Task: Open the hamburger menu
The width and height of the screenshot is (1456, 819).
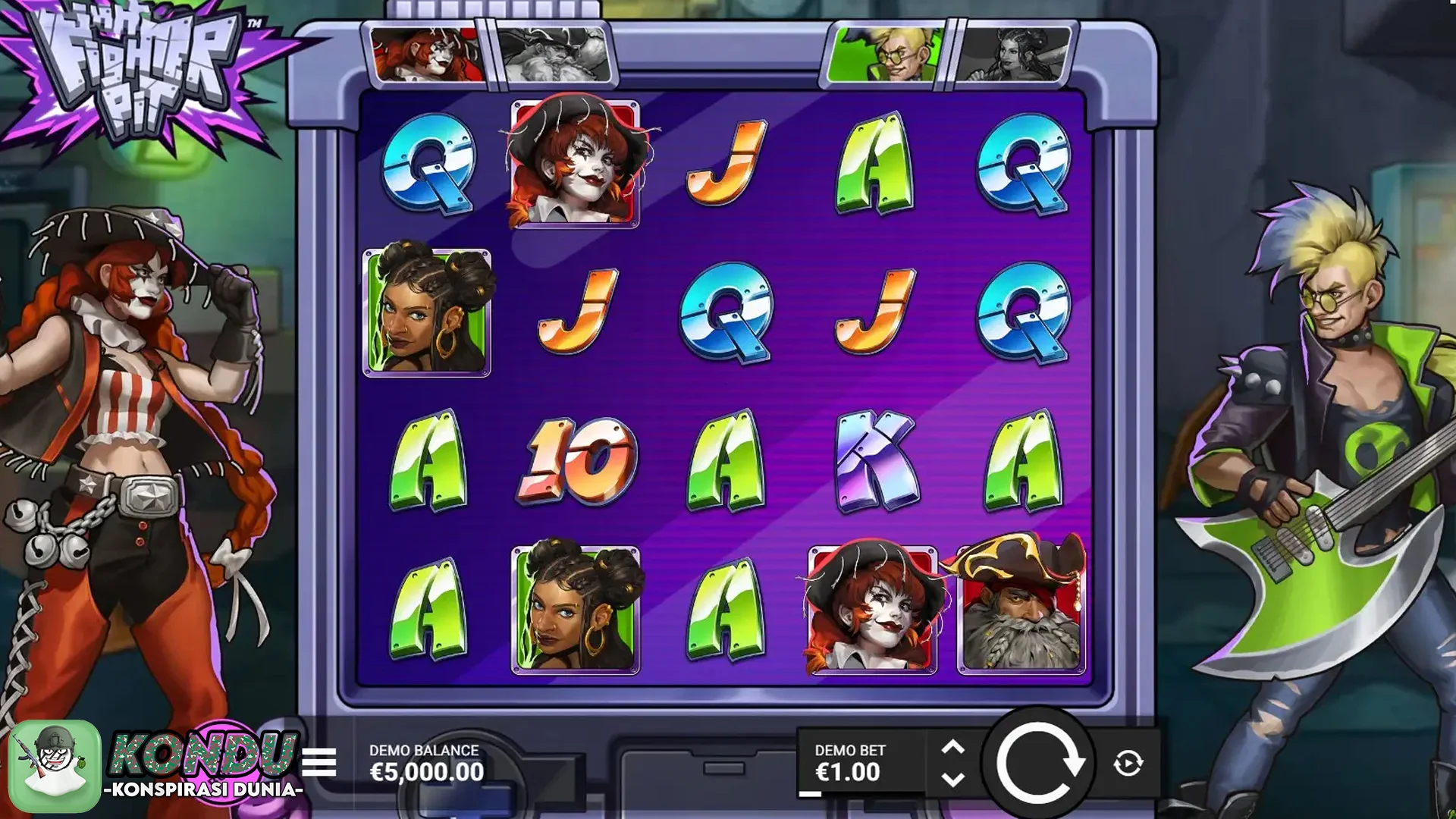Action: (x=319, y=762)
